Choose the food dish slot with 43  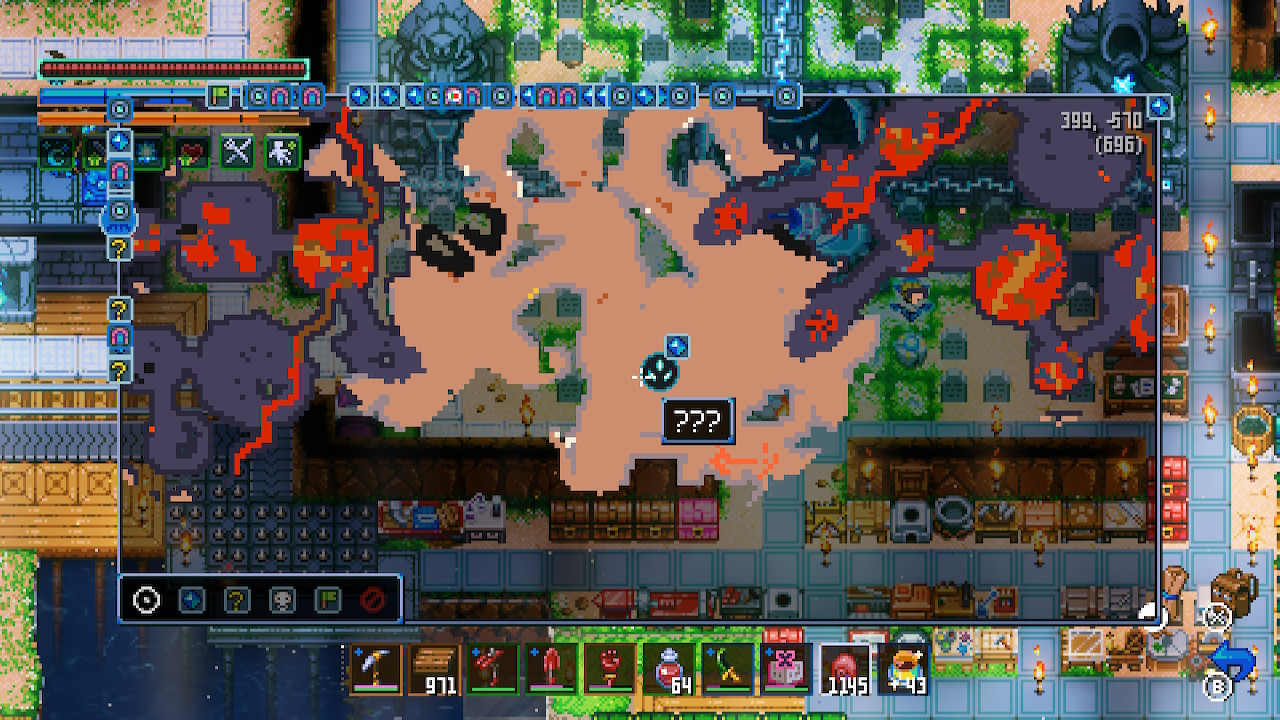pos(903,668)
